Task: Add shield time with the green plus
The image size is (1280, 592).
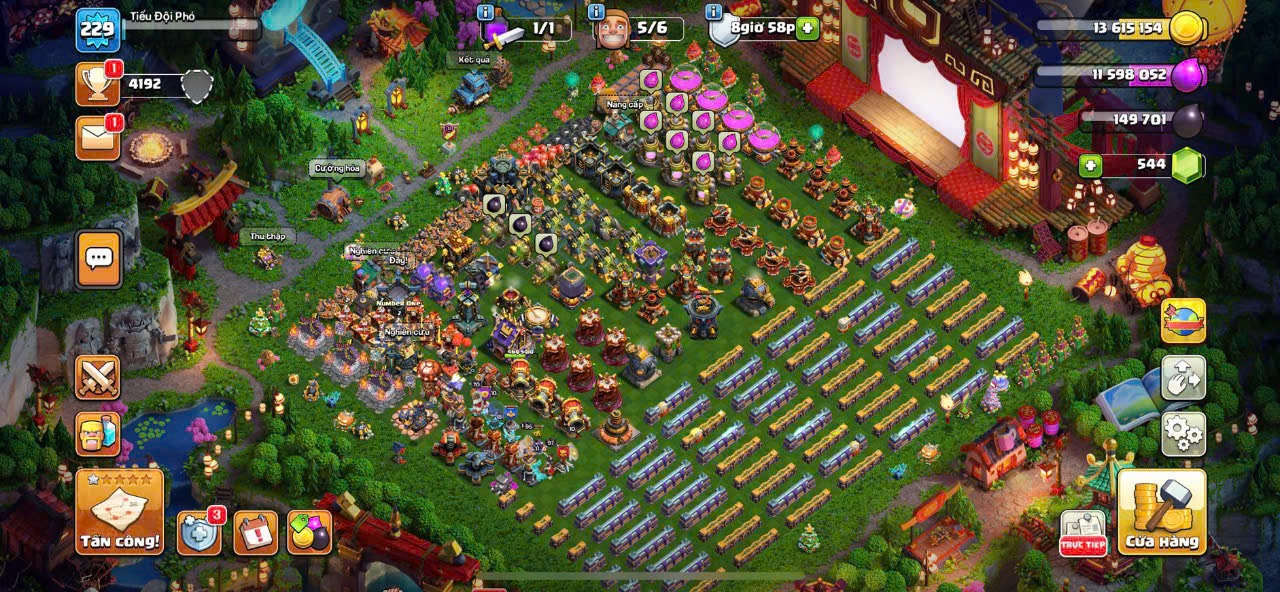Action: 808,28
